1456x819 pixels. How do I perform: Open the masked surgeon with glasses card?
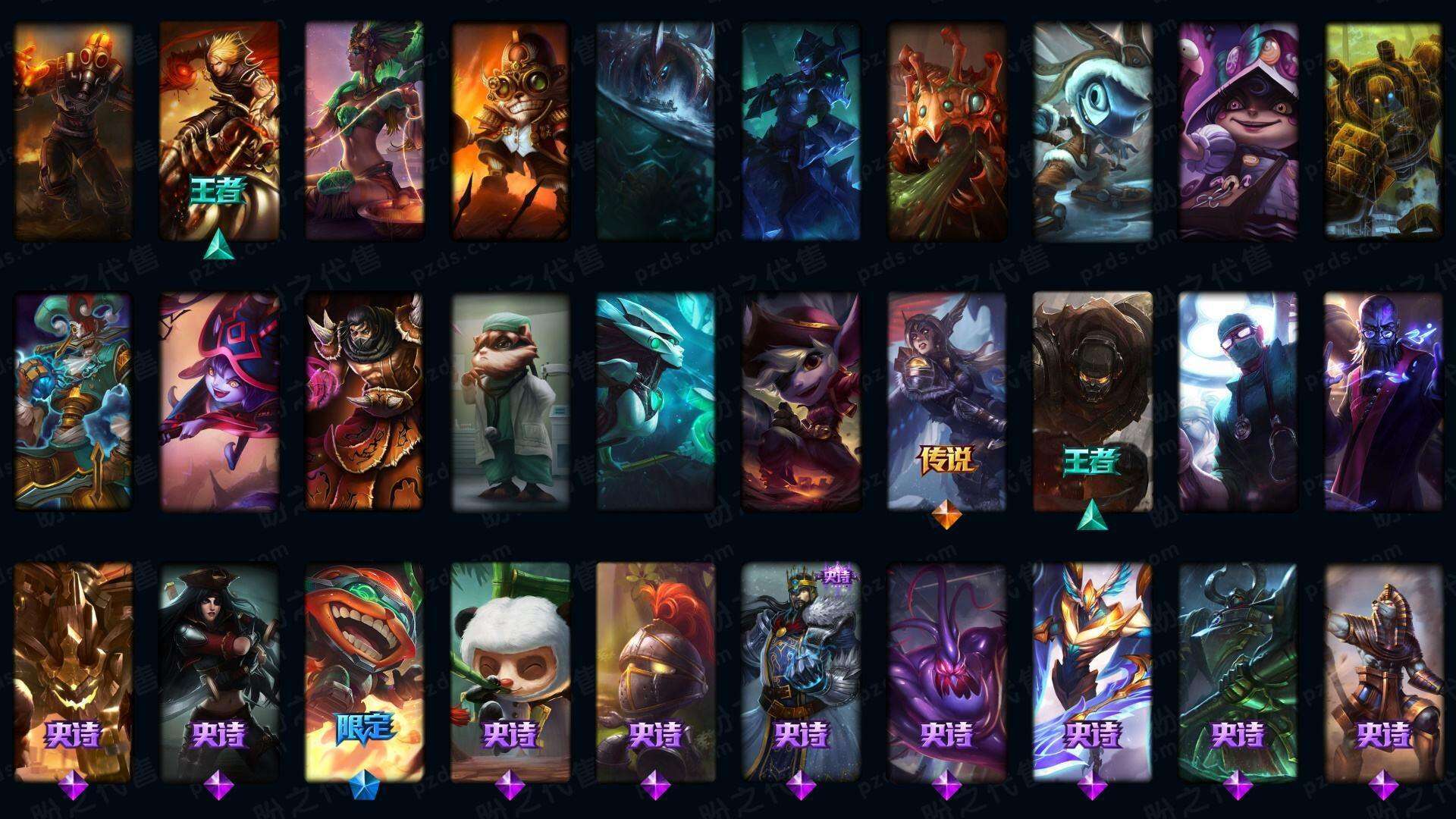tap(1238, 400)
